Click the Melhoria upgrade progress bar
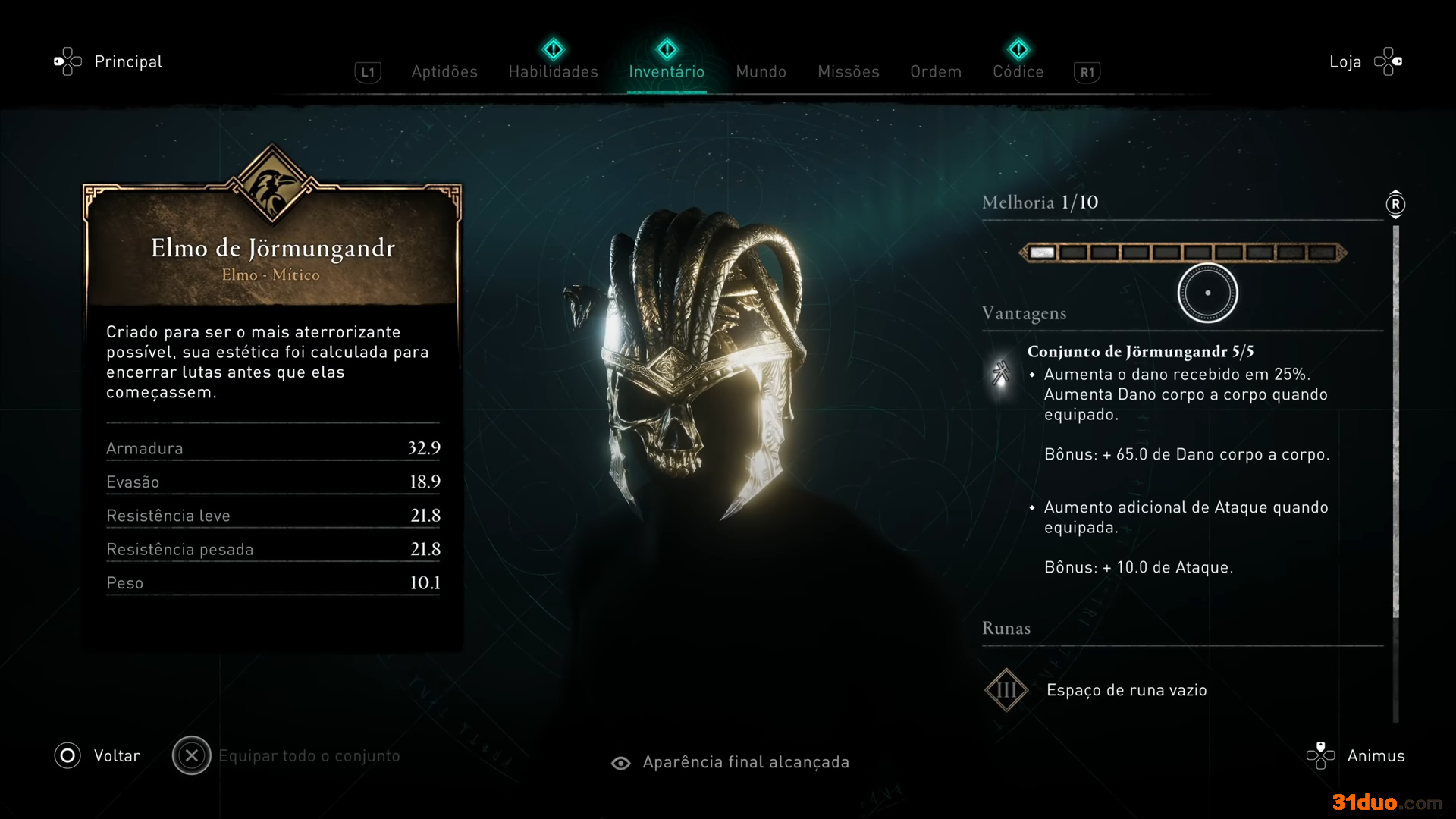This screenshot has width=1456, height=819. click(x=1182, y=253)
